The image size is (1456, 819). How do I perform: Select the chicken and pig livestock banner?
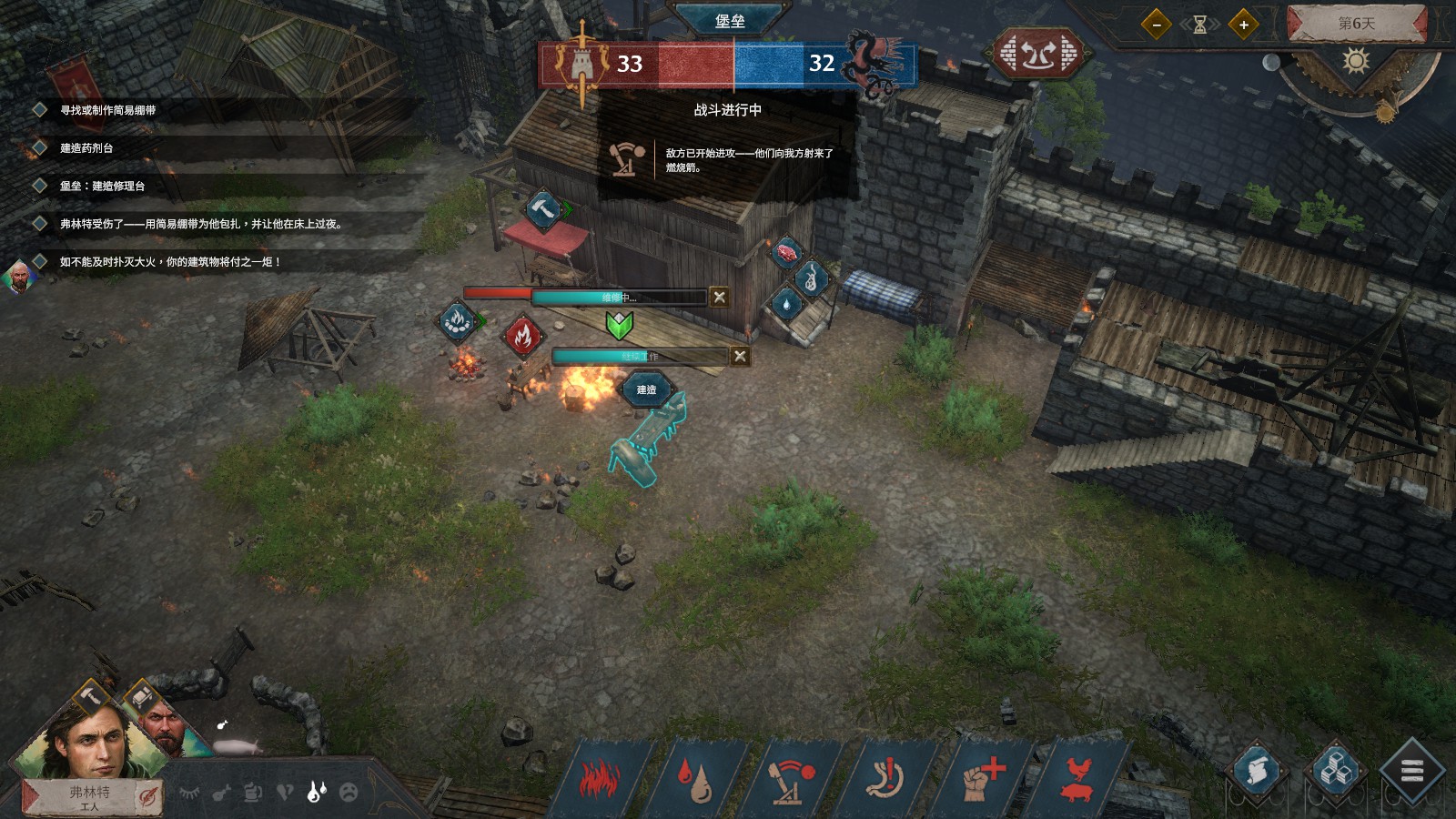pyautogui.click(x=1078, y=779)
